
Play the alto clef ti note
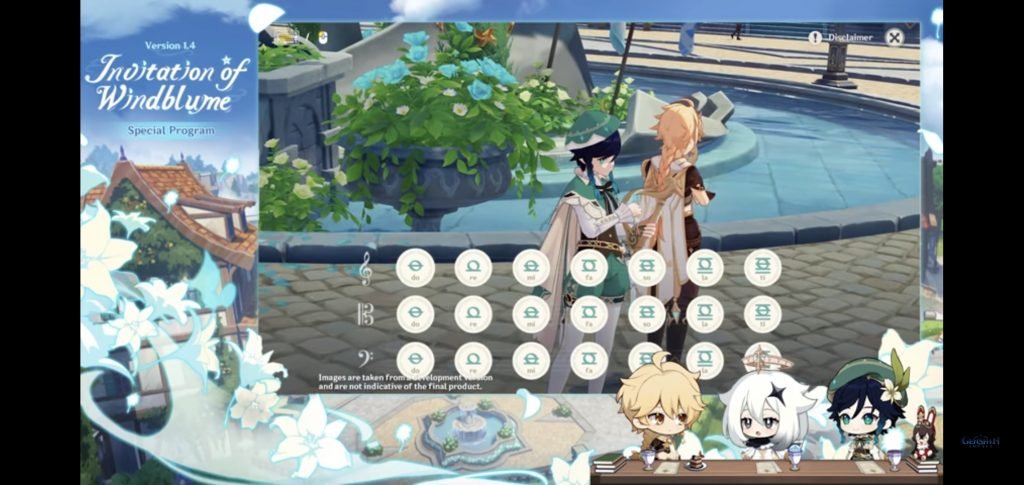763,314
